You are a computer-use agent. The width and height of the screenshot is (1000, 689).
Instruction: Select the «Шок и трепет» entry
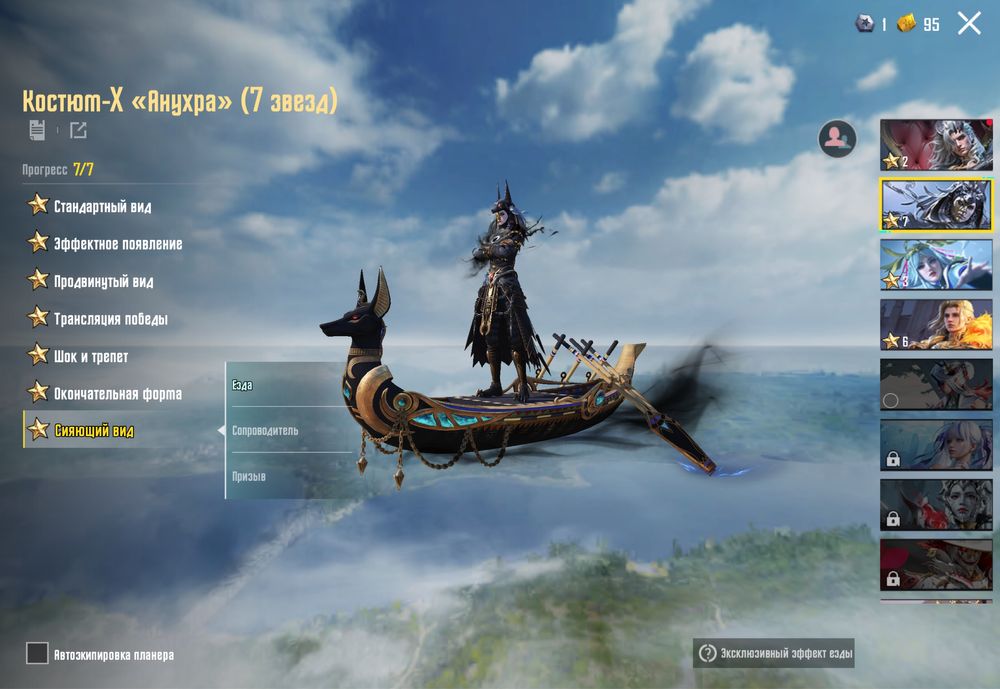pos(90,356)
